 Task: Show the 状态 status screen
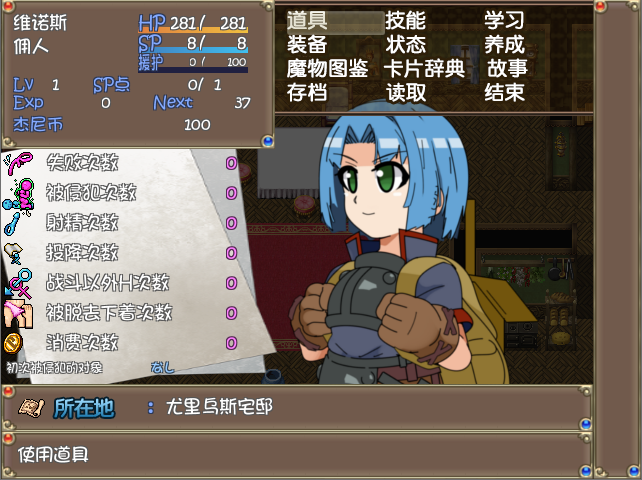pyautogui.click(x=405, y=45)
